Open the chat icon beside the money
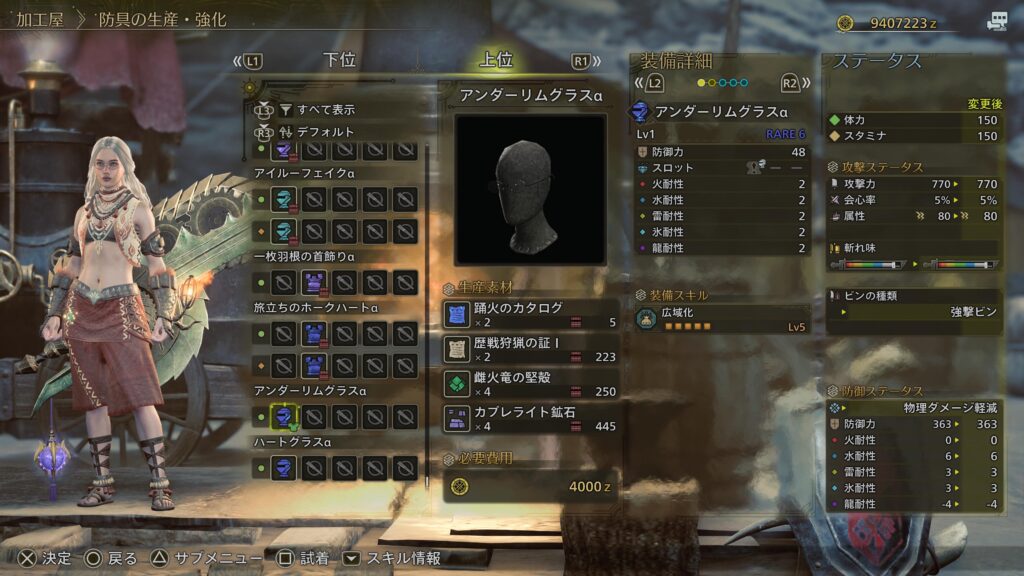 [997, 22]
